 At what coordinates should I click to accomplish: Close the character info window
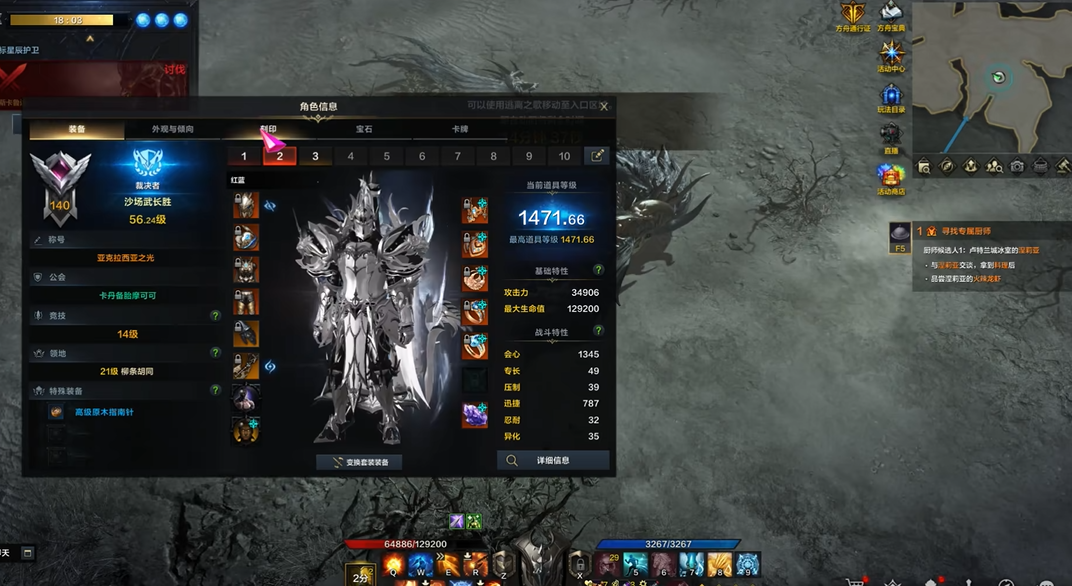pos(603,106)
